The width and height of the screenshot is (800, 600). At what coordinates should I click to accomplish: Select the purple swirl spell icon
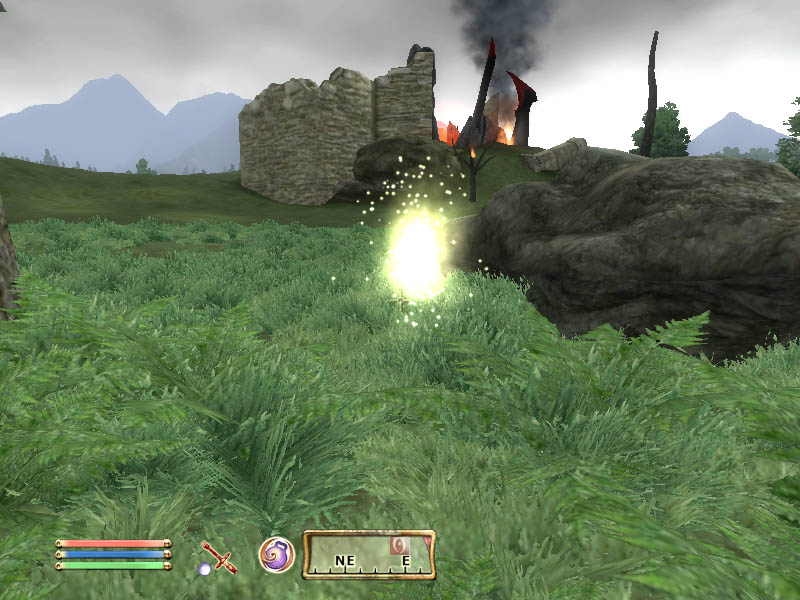click(276, 554)
